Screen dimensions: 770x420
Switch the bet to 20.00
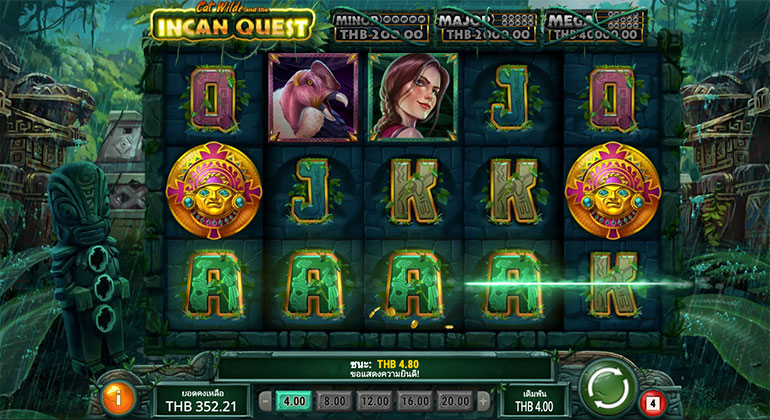[454, 399]
